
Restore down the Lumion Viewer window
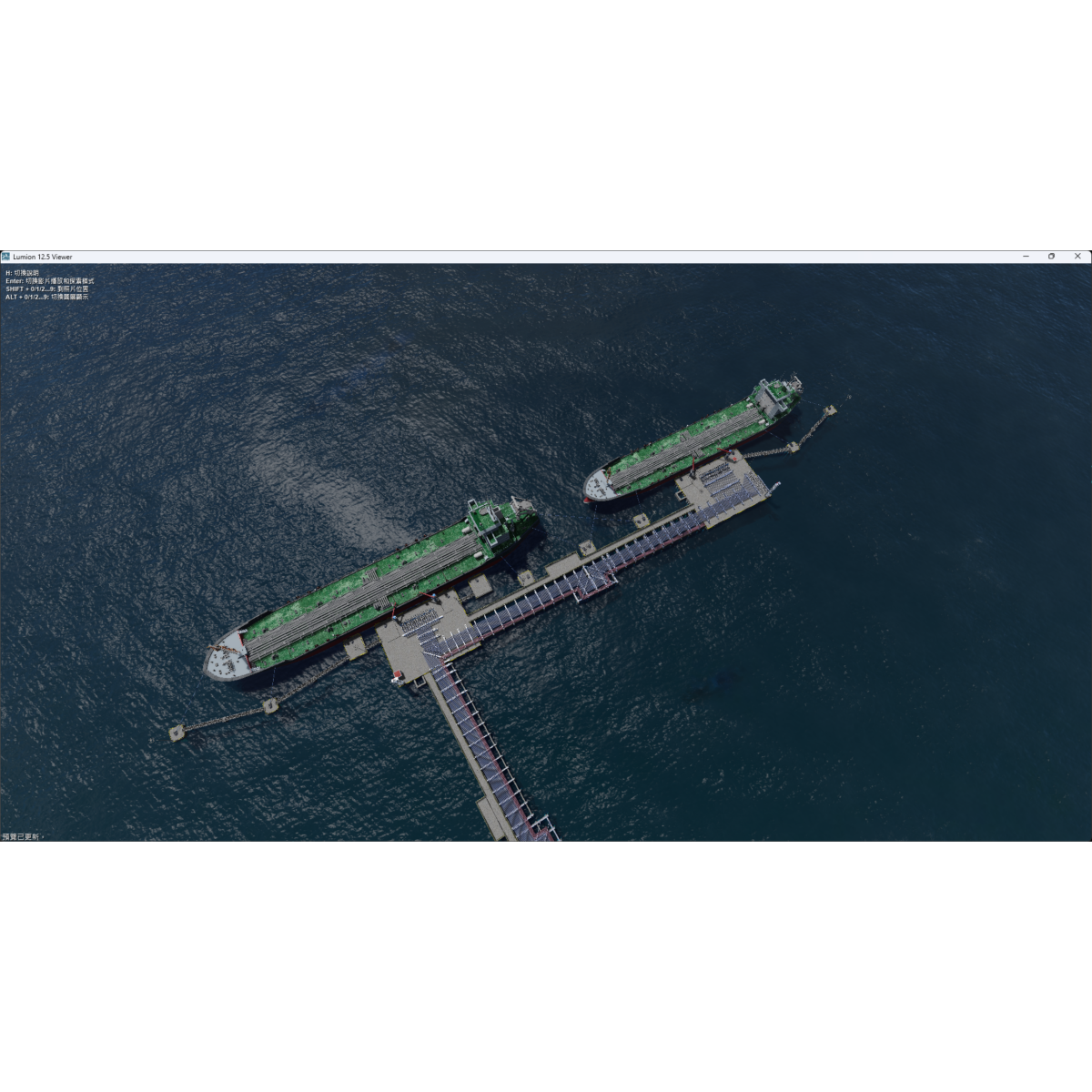click(x=1051, y=257)
